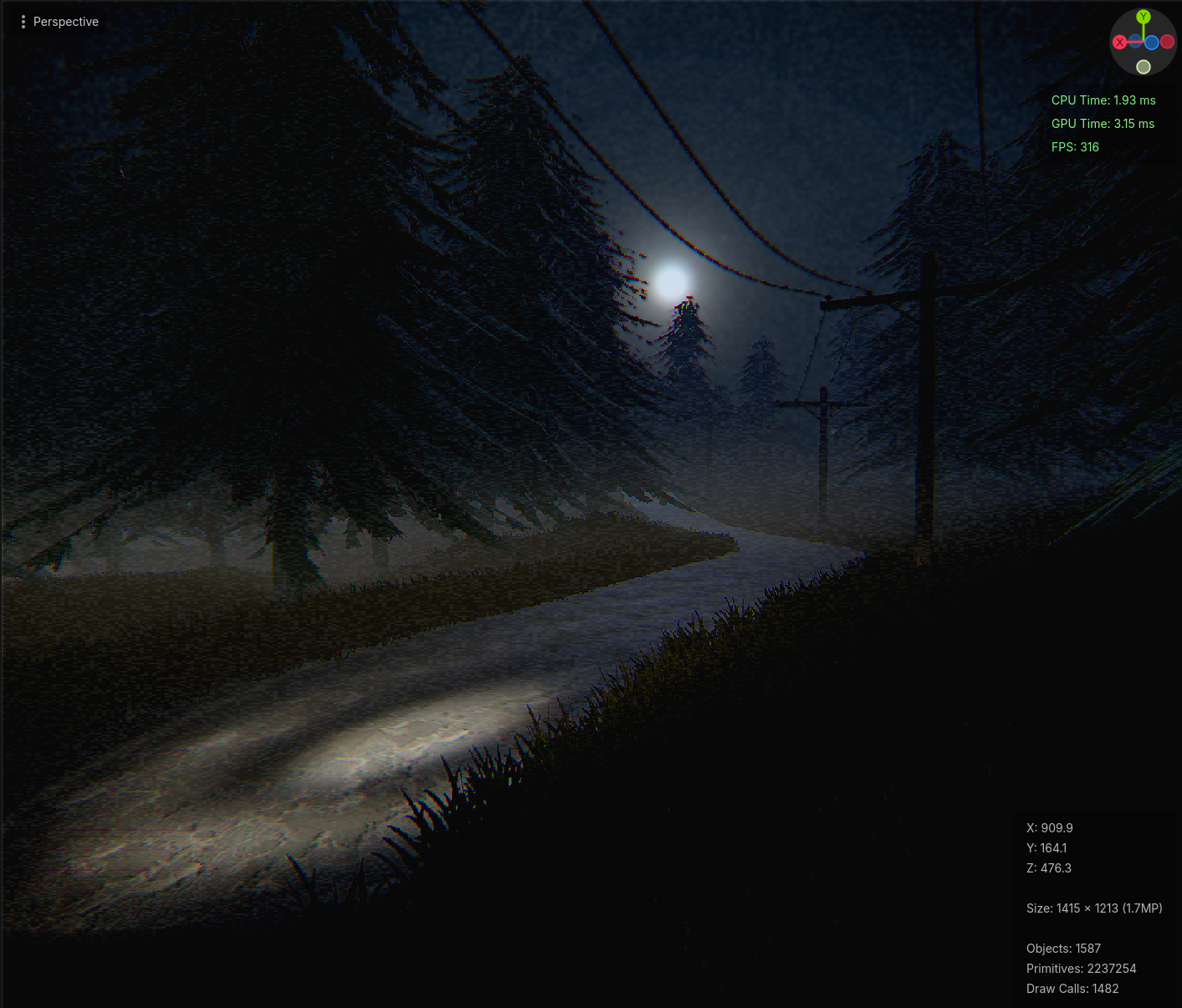Click the center hub of the navigation gizmo
The width and height of the screenshot is (1182, 1008).
(1144, 42)
